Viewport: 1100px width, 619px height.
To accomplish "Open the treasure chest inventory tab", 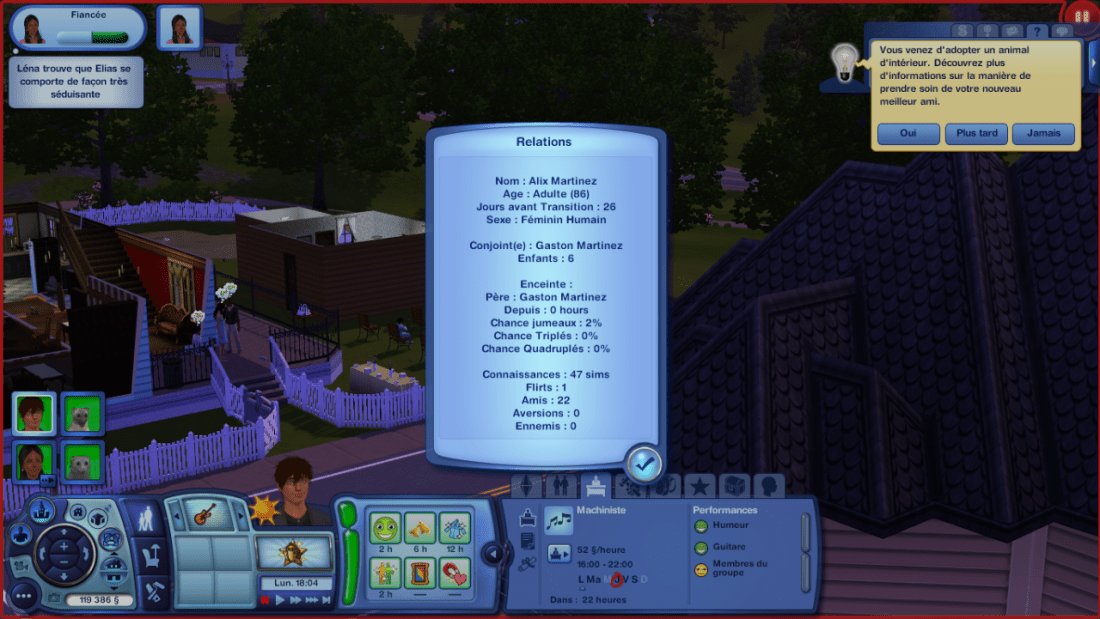I will click(734, 487).
